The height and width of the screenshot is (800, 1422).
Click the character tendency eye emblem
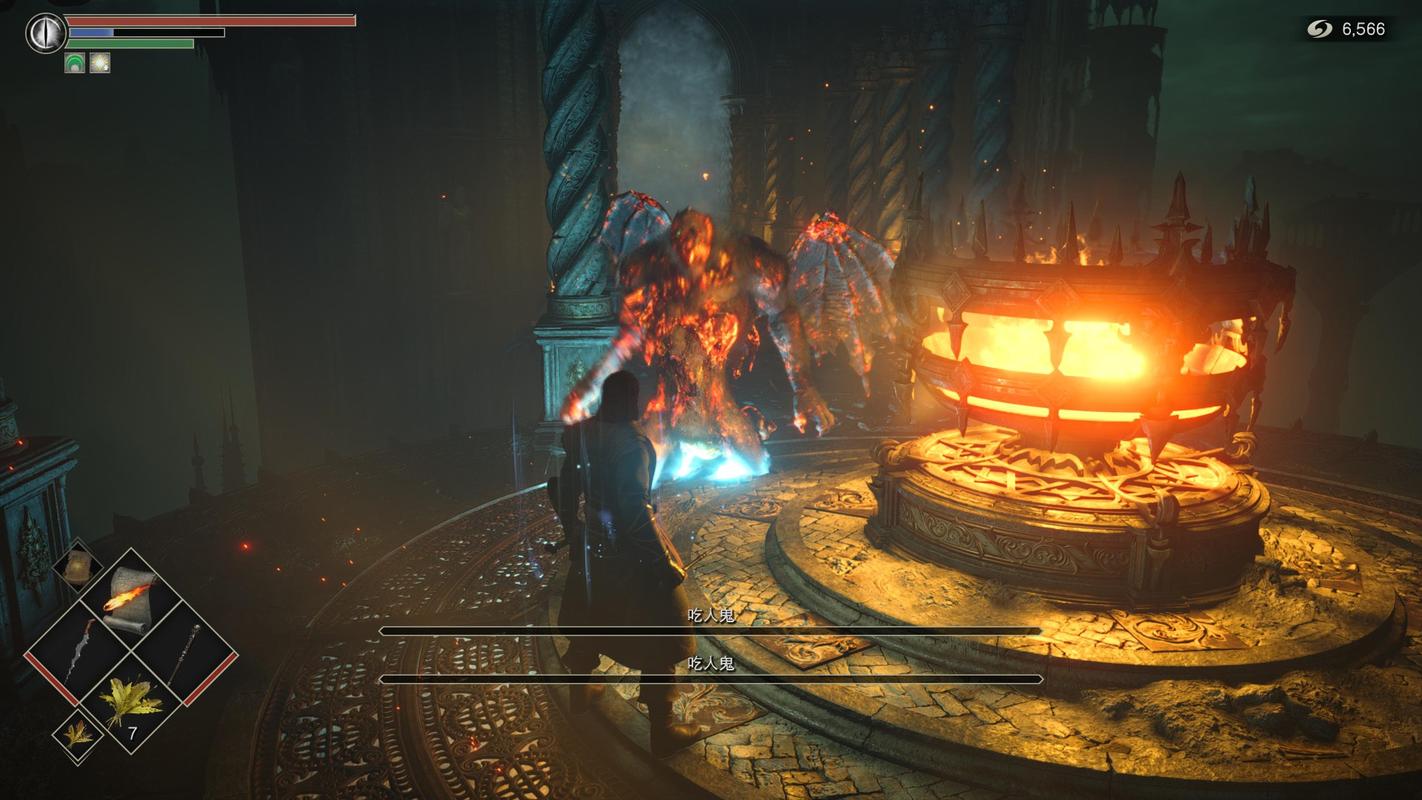tap(45, 33)
